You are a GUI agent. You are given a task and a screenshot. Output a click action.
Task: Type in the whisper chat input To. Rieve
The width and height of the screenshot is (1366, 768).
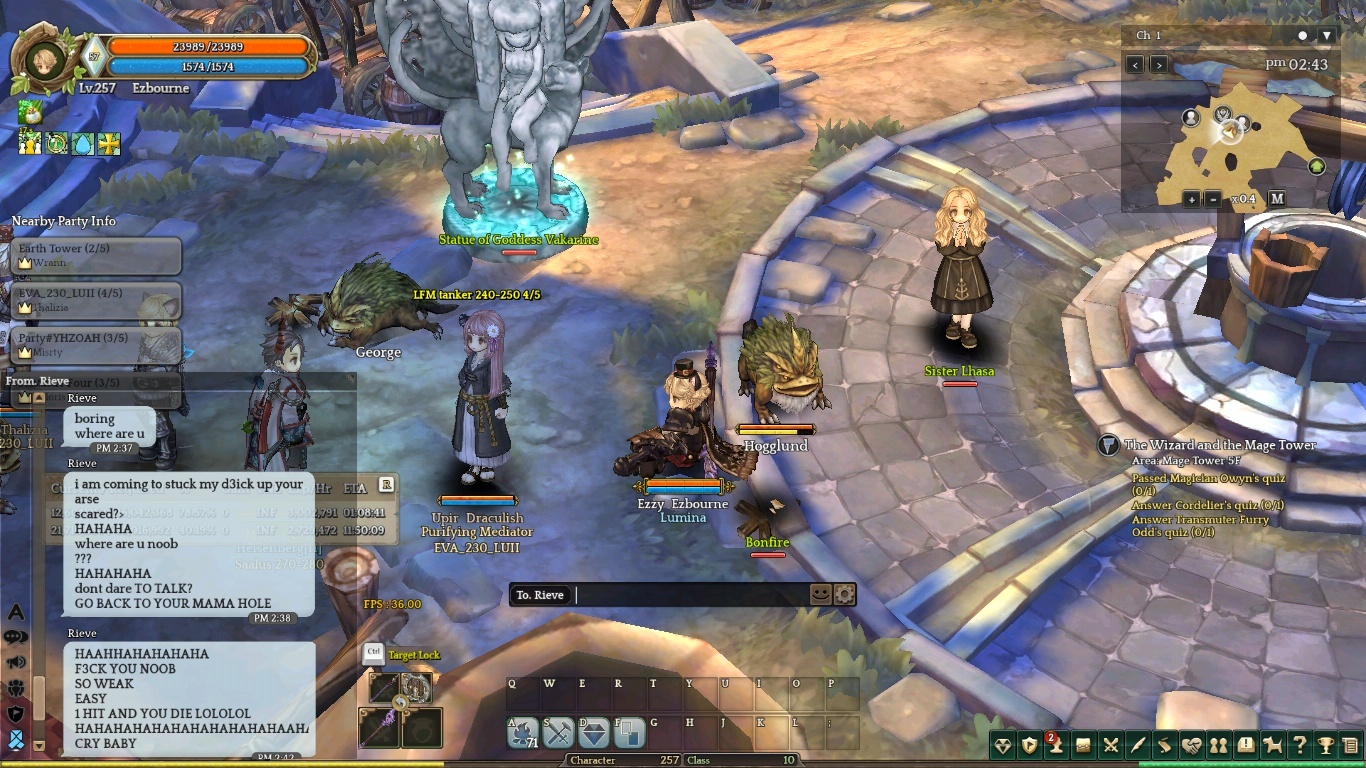(x=690, y=595)
